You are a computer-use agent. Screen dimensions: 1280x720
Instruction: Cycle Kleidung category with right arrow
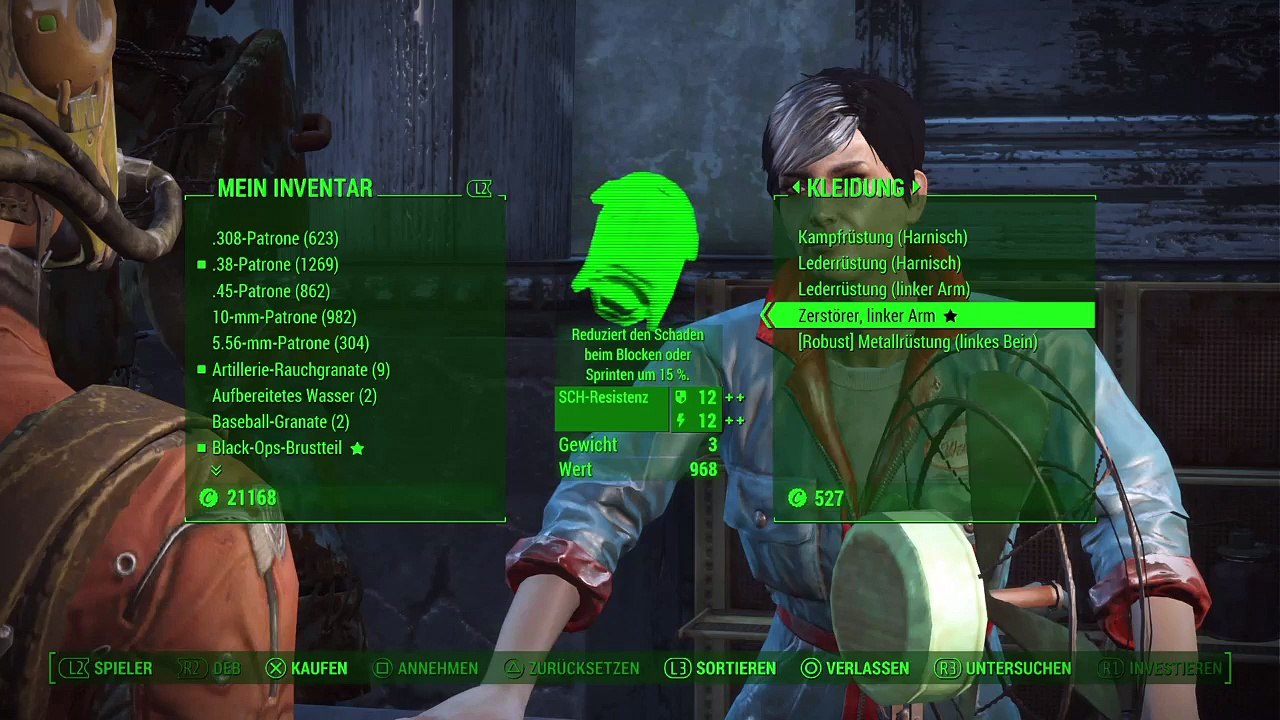click(915, 188)
